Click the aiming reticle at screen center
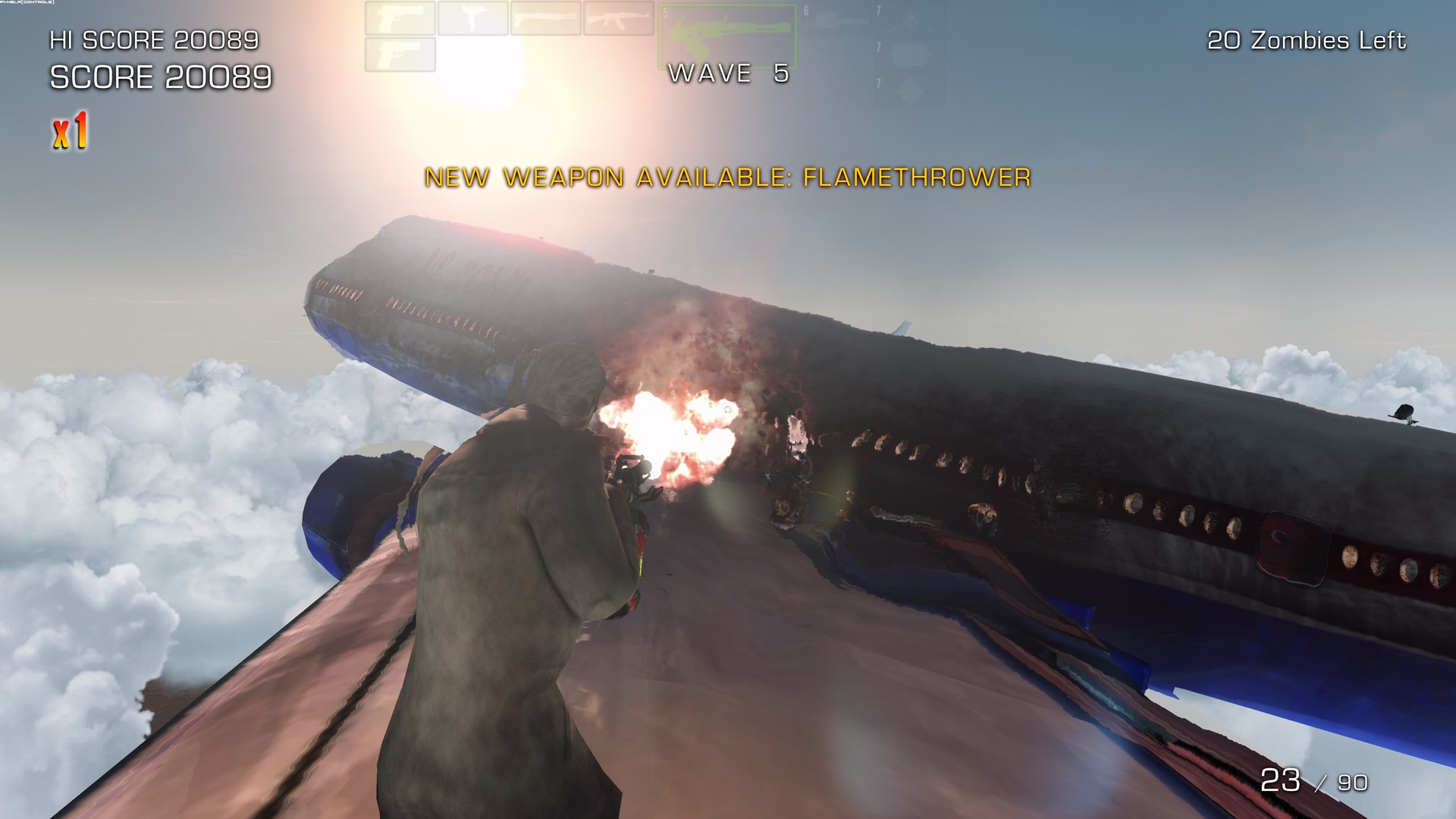 726,409
